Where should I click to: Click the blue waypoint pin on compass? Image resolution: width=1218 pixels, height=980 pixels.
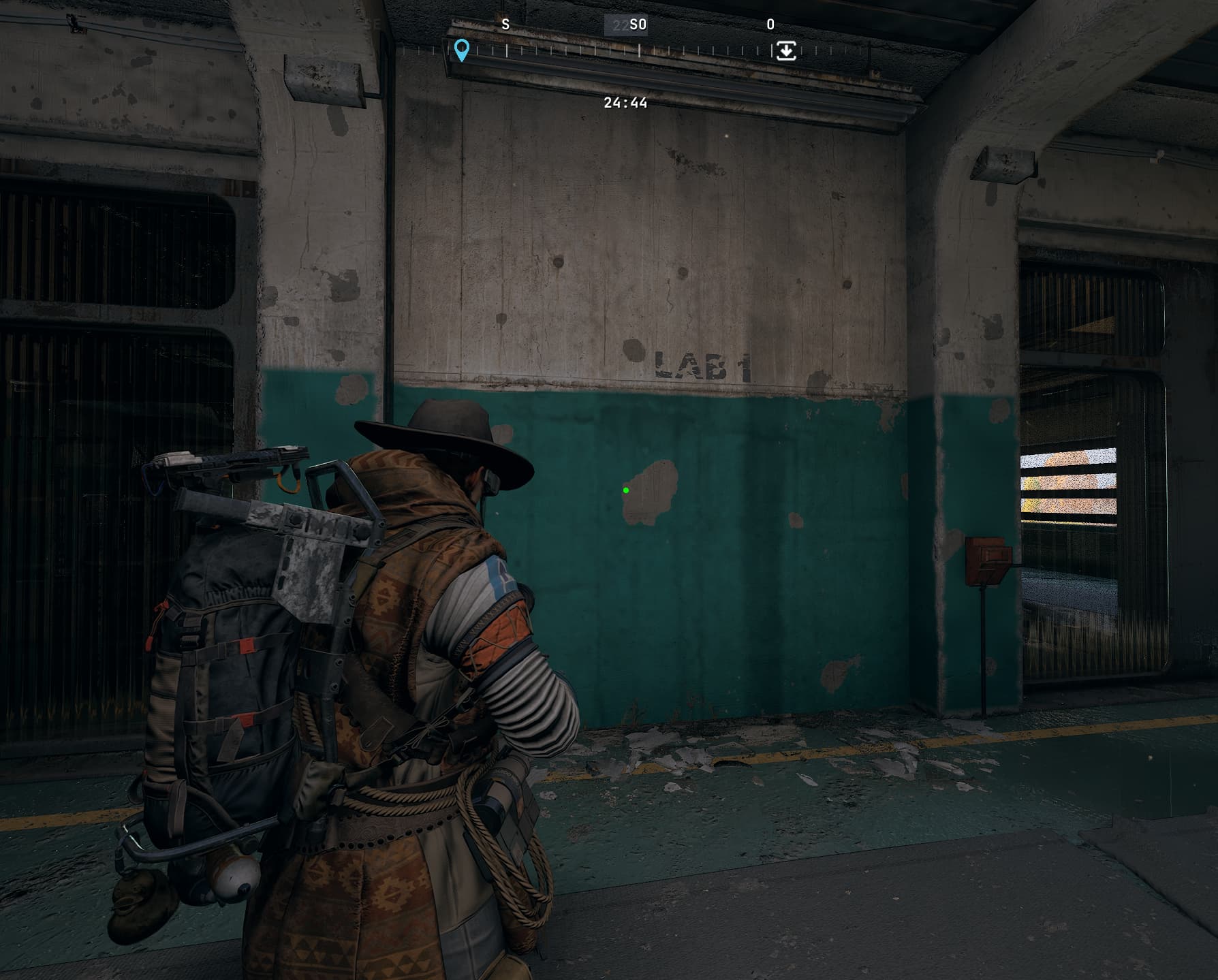[x=462, y=50]
